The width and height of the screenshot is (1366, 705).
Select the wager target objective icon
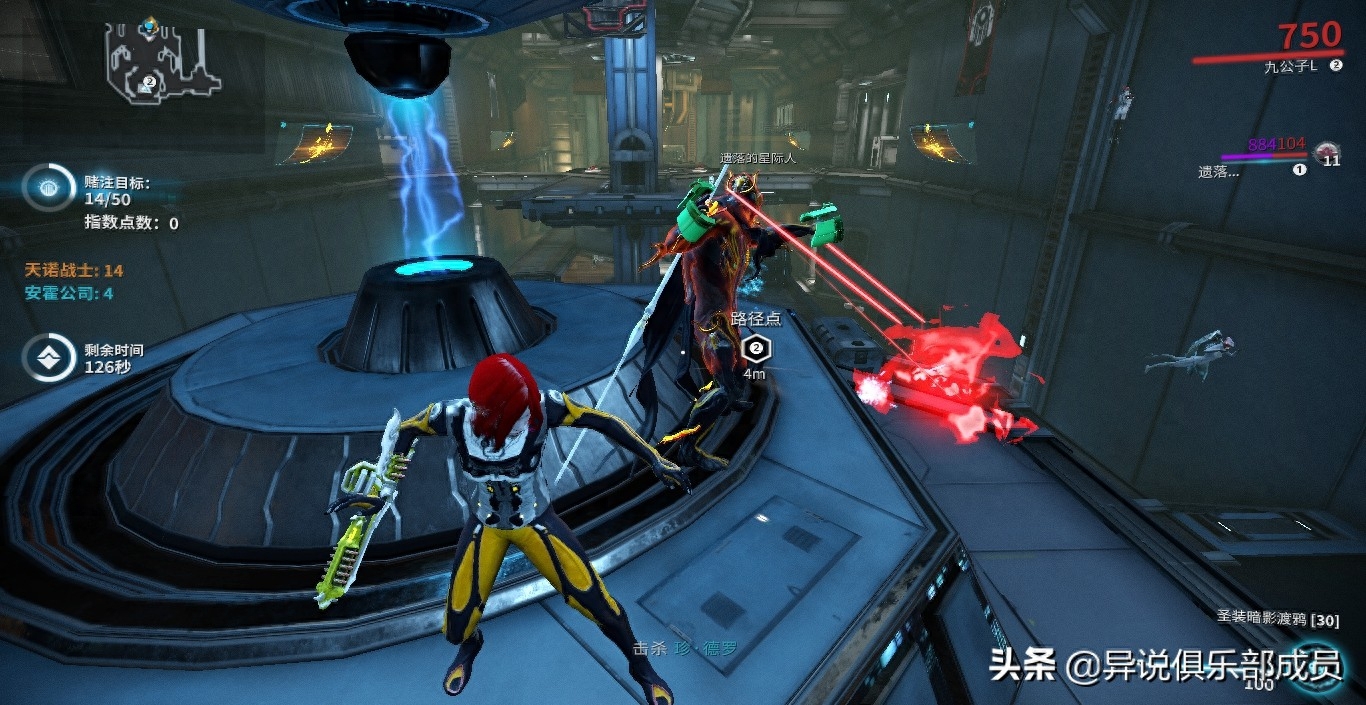(48, 188)
